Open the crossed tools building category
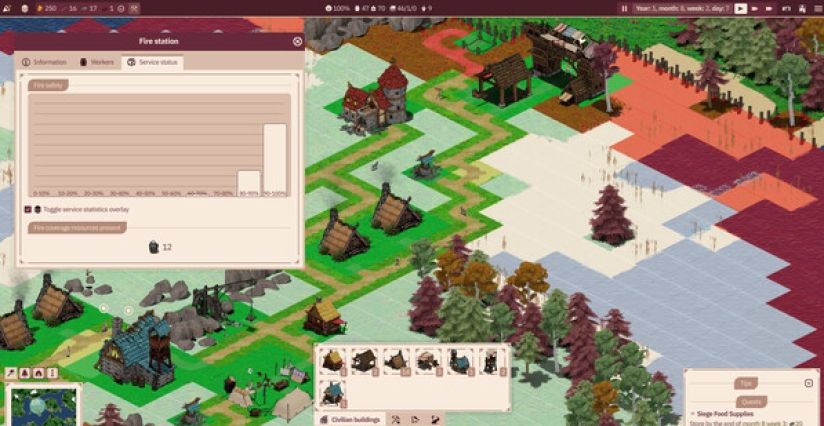The width and height of the screenshot is (824, 426). tap(396, 419)
